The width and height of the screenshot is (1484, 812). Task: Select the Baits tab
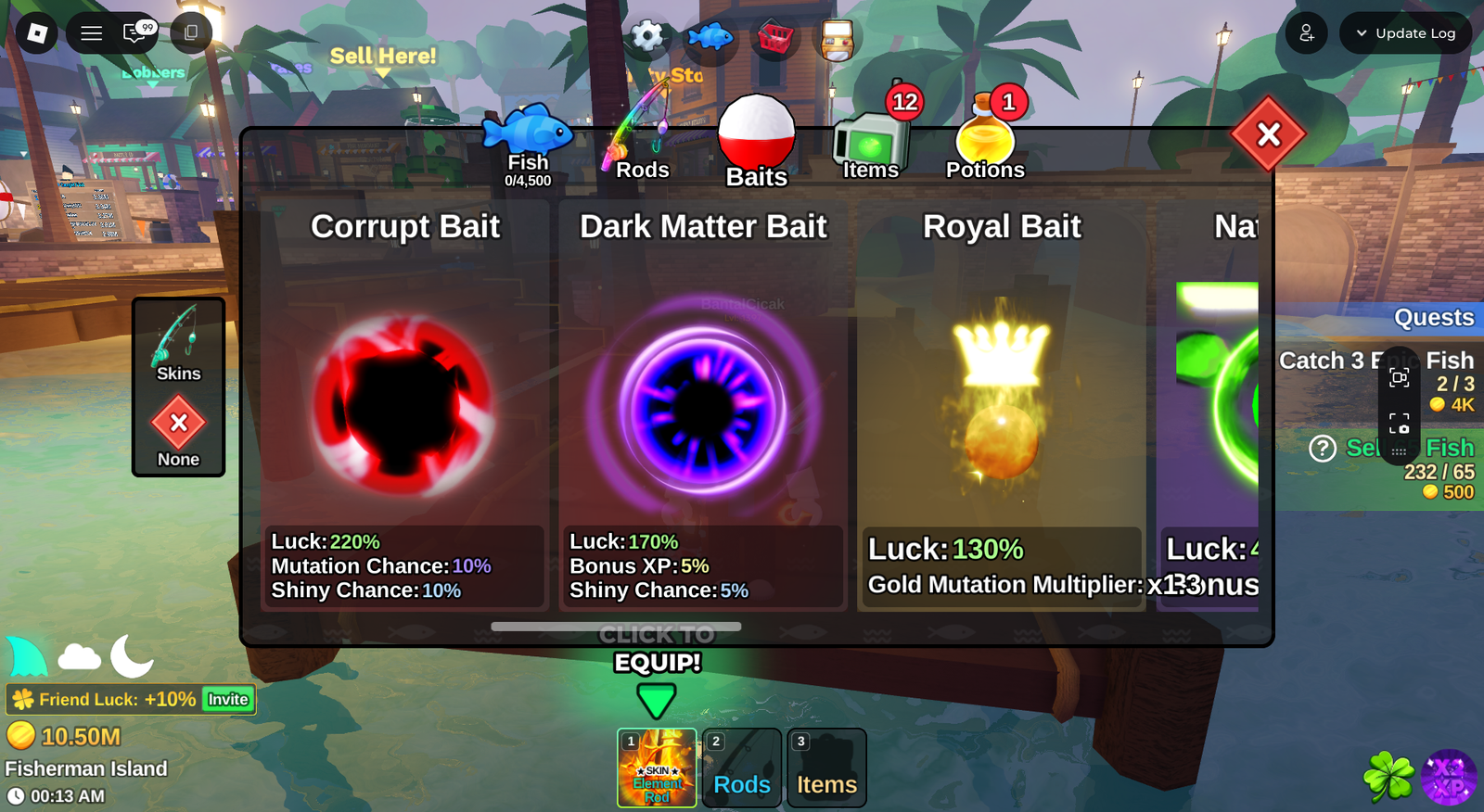[756, 143]
